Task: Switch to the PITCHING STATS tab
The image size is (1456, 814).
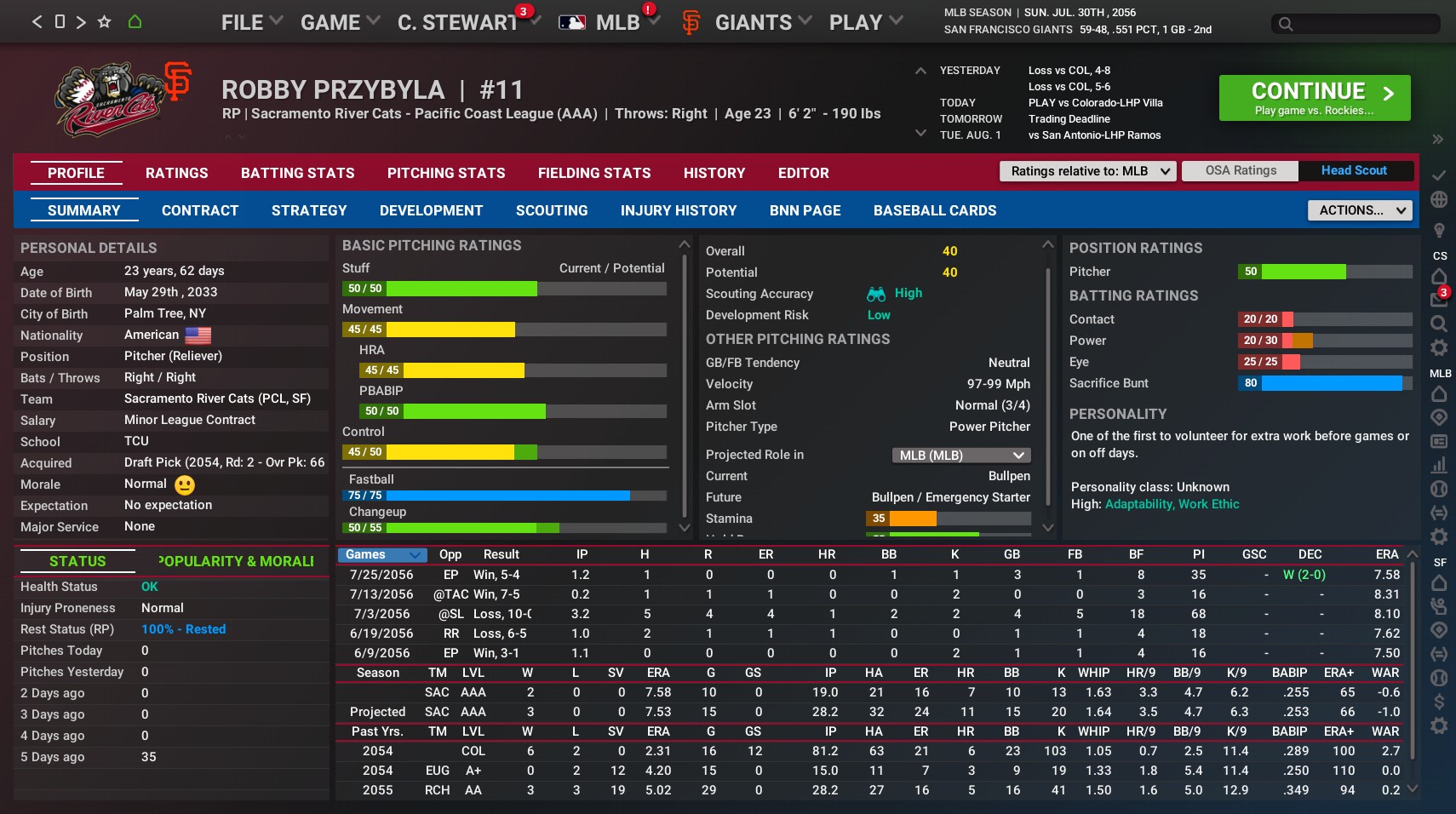Action: click(x=446, y=173)
